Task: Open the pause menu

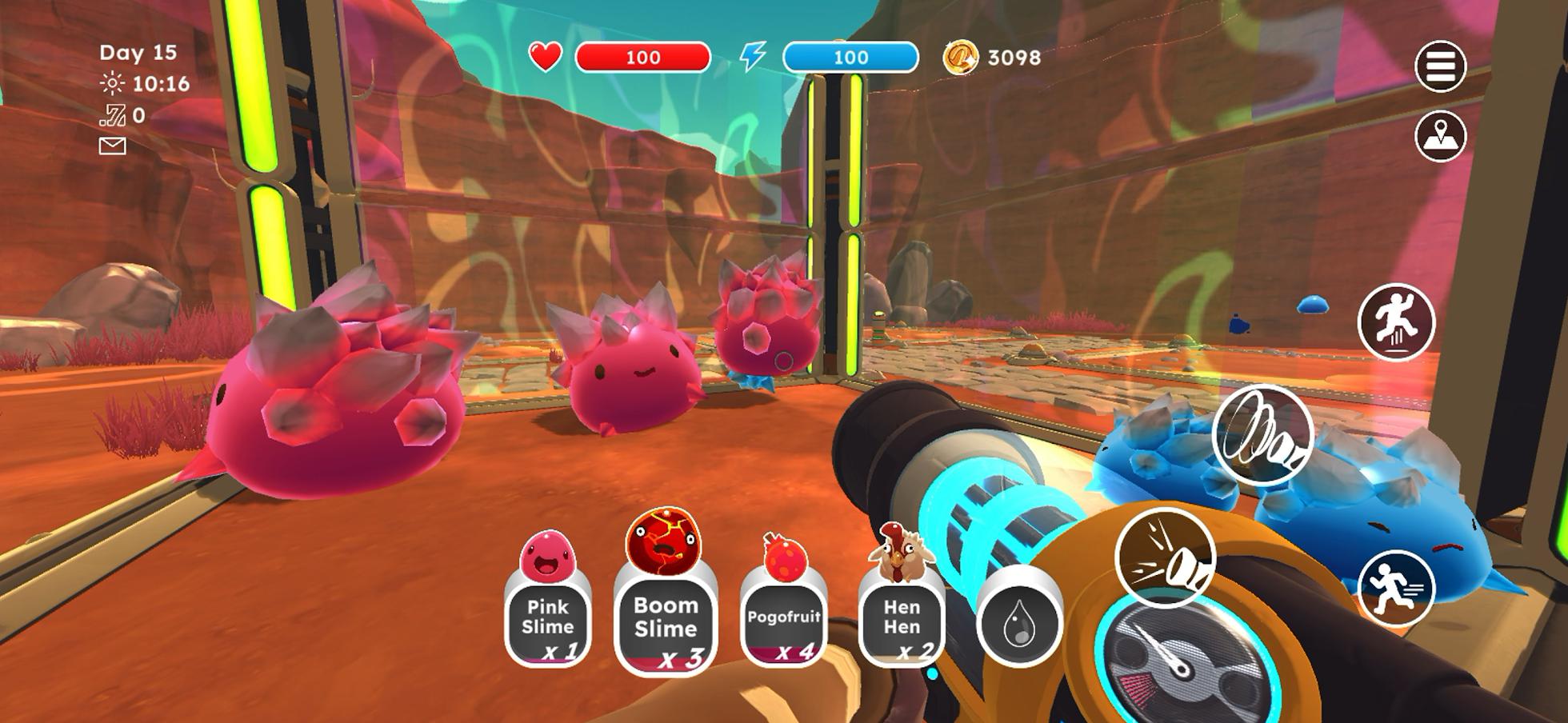Action: [1442, 64]
